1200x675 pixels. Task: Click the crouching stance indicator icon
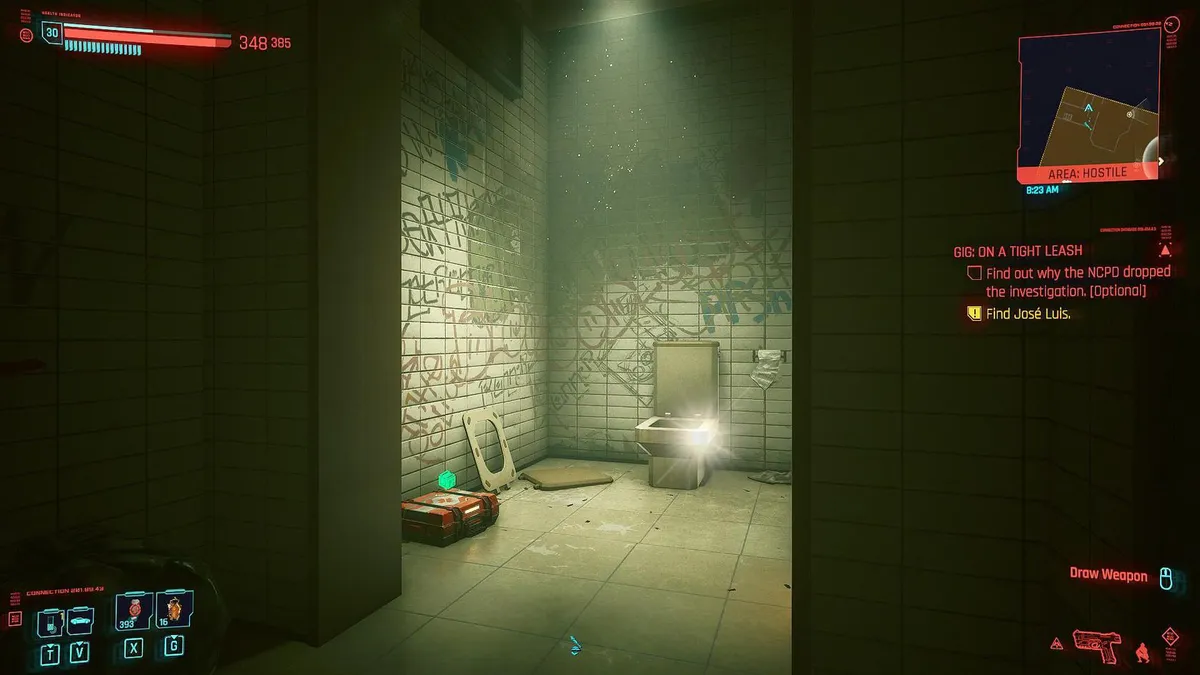tap(1141, 652)
